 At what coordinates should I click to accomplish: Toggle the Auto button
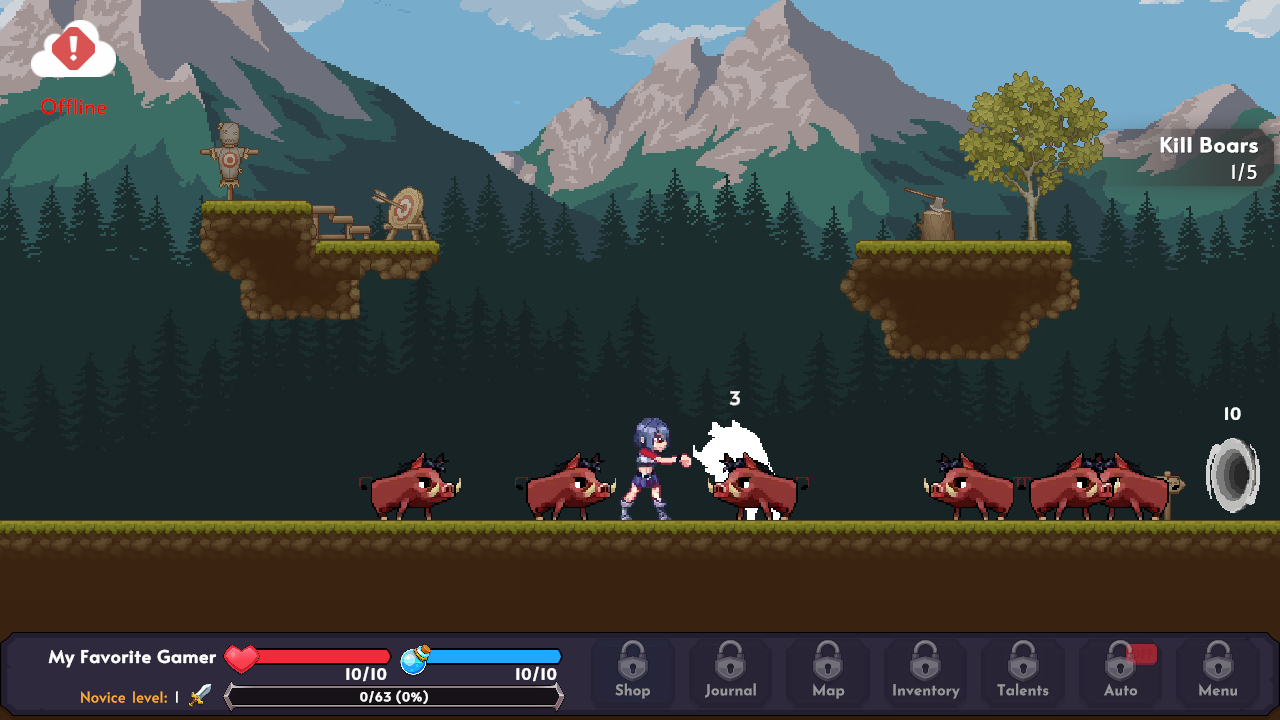tap(1120, 671)
